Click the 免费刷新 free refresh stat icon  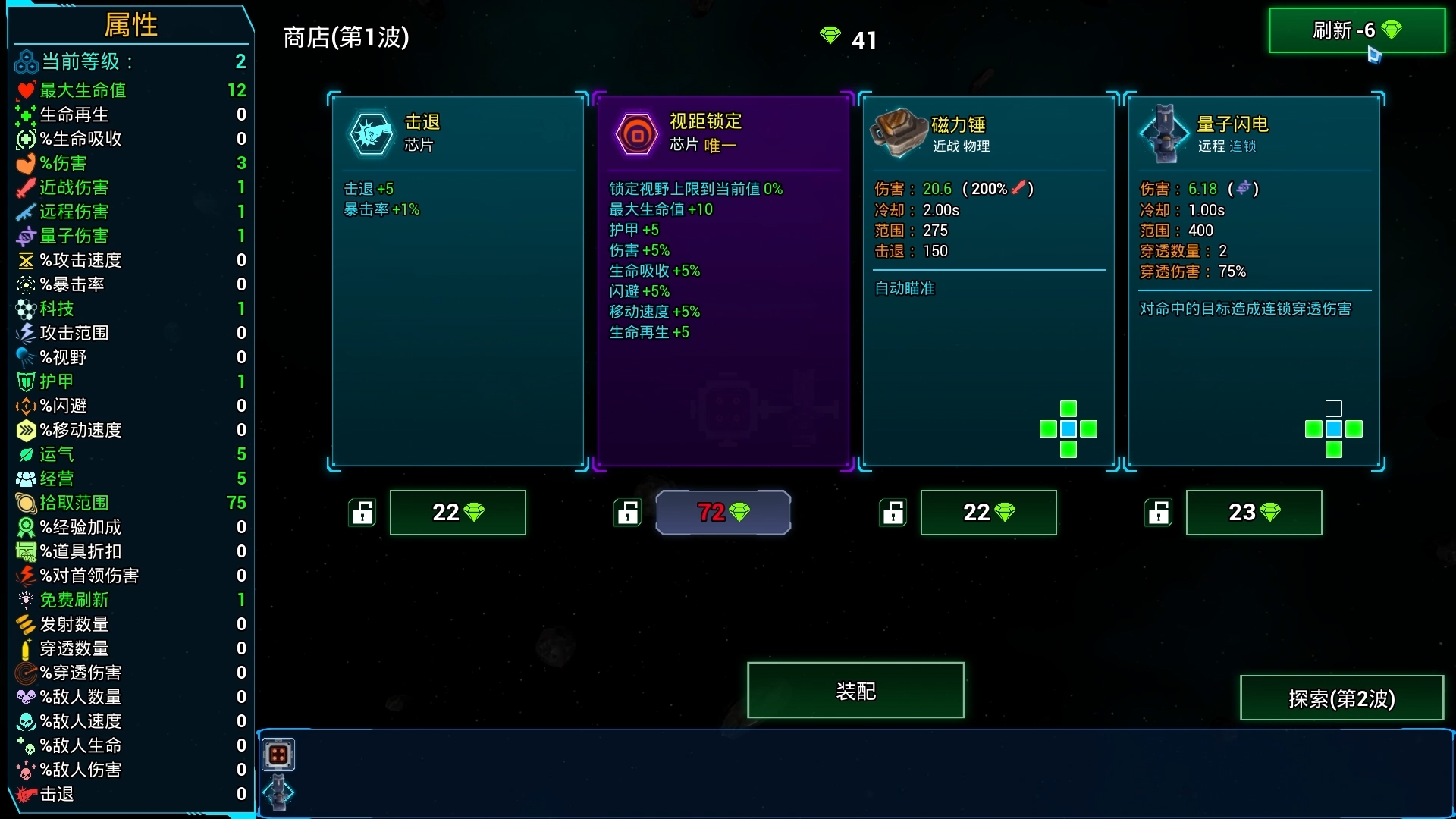(x=25, y=600)
